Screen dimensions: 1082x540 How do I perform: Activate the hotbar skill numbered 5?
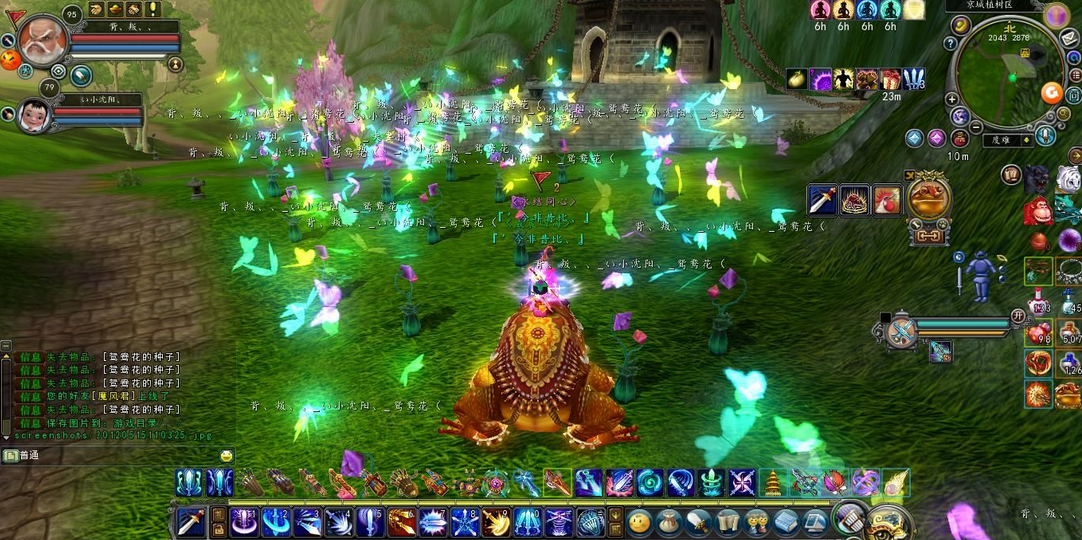click(x=370, y=521)
